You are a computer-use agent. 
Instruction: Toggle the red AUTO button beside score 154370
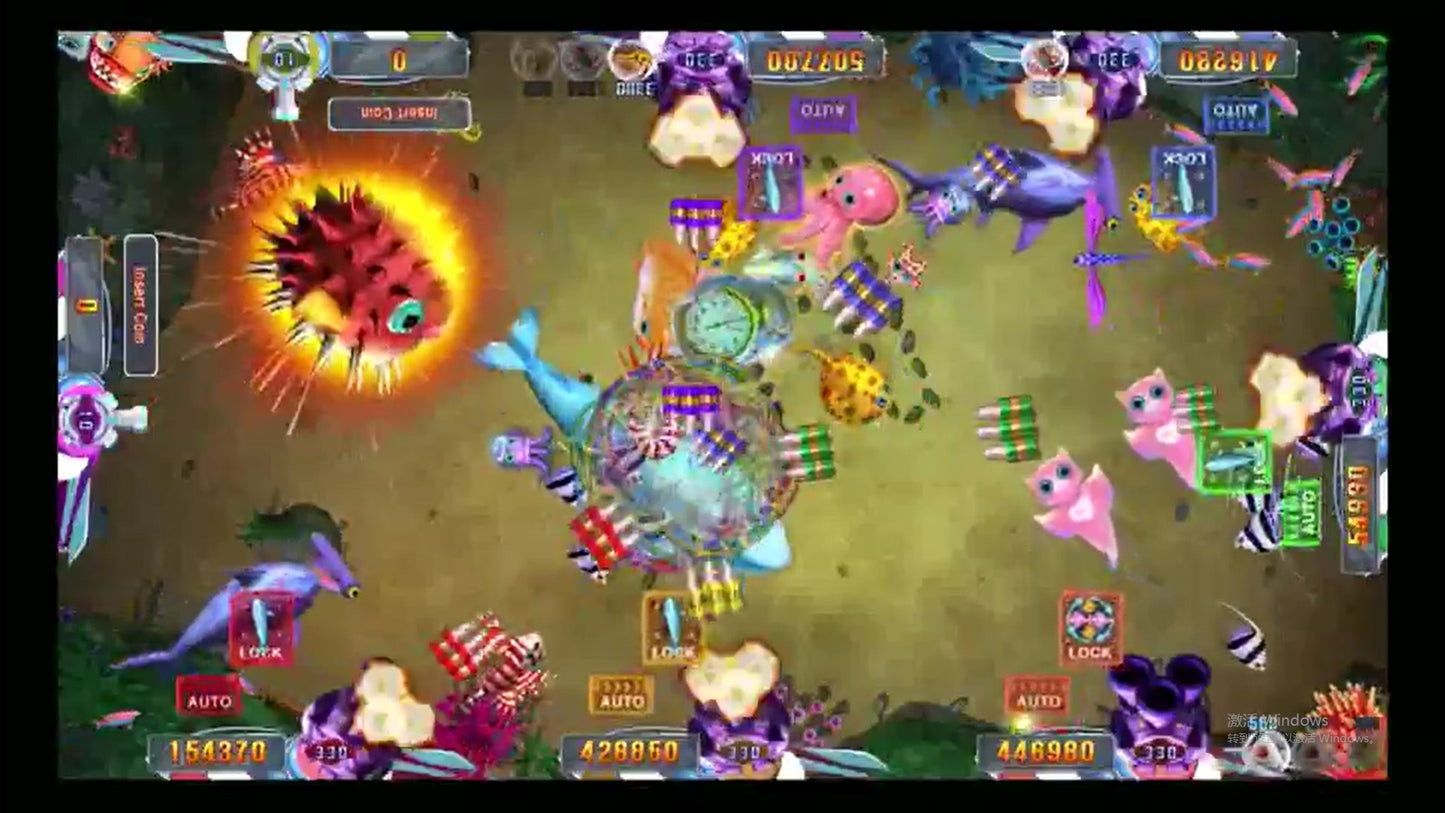(x=209, y=697)
